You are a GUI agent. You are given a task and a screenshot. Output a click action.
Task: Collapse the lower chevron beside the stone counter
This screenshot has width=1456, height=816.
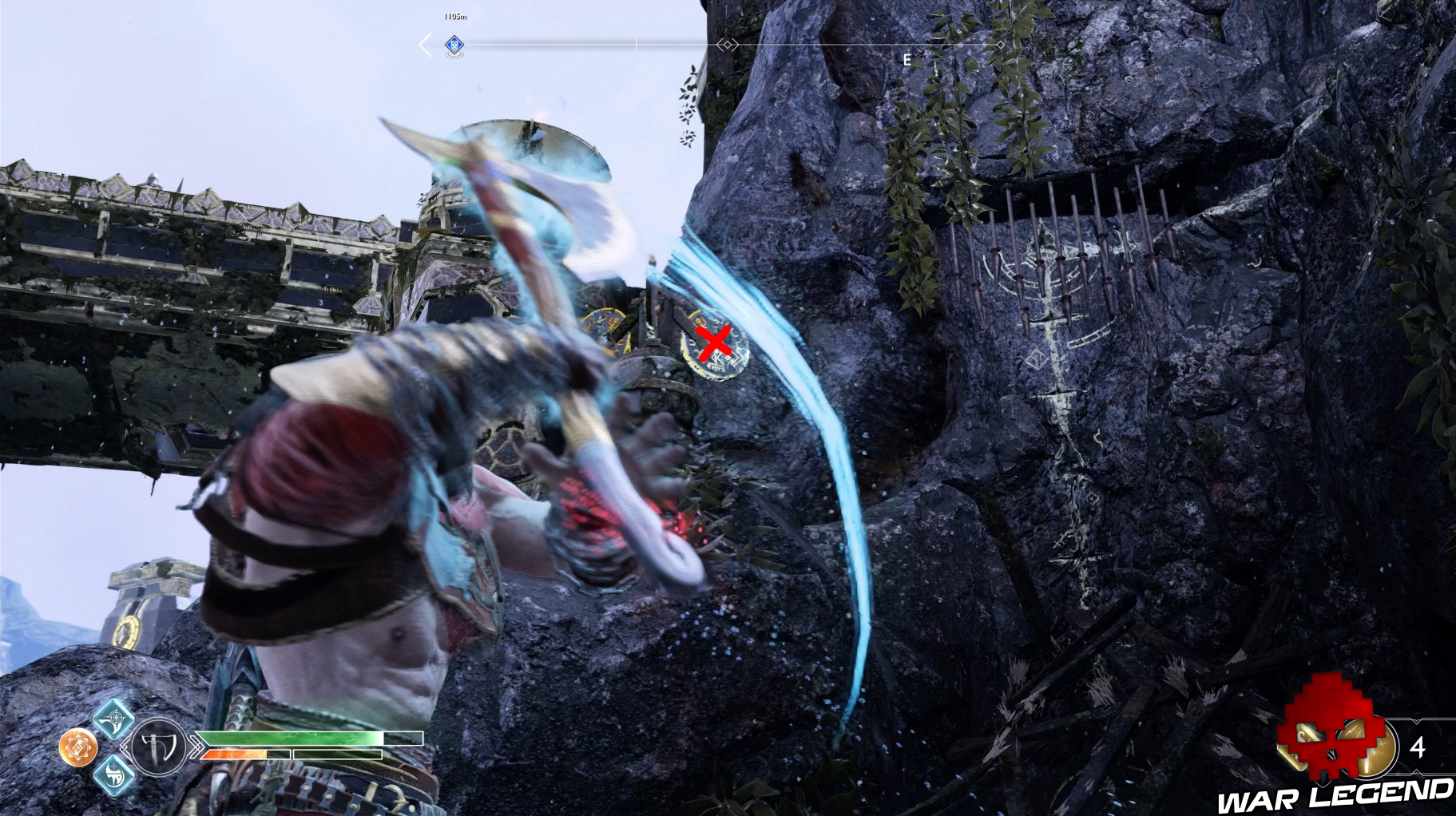(1417, 771)
